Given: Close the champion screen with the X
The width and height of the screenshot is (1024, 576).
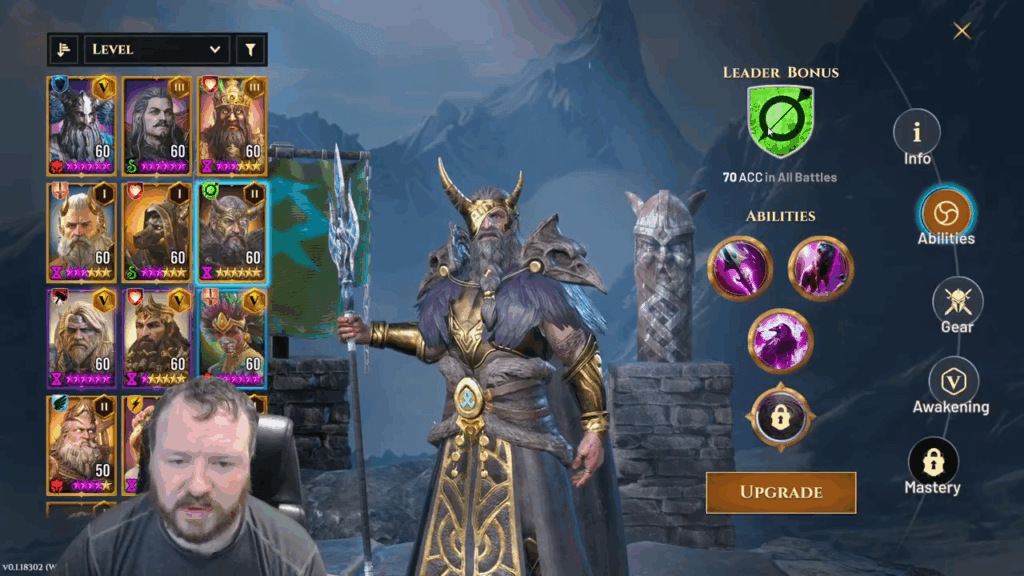Looking at the screenshot, I should (x=962, y=31).
